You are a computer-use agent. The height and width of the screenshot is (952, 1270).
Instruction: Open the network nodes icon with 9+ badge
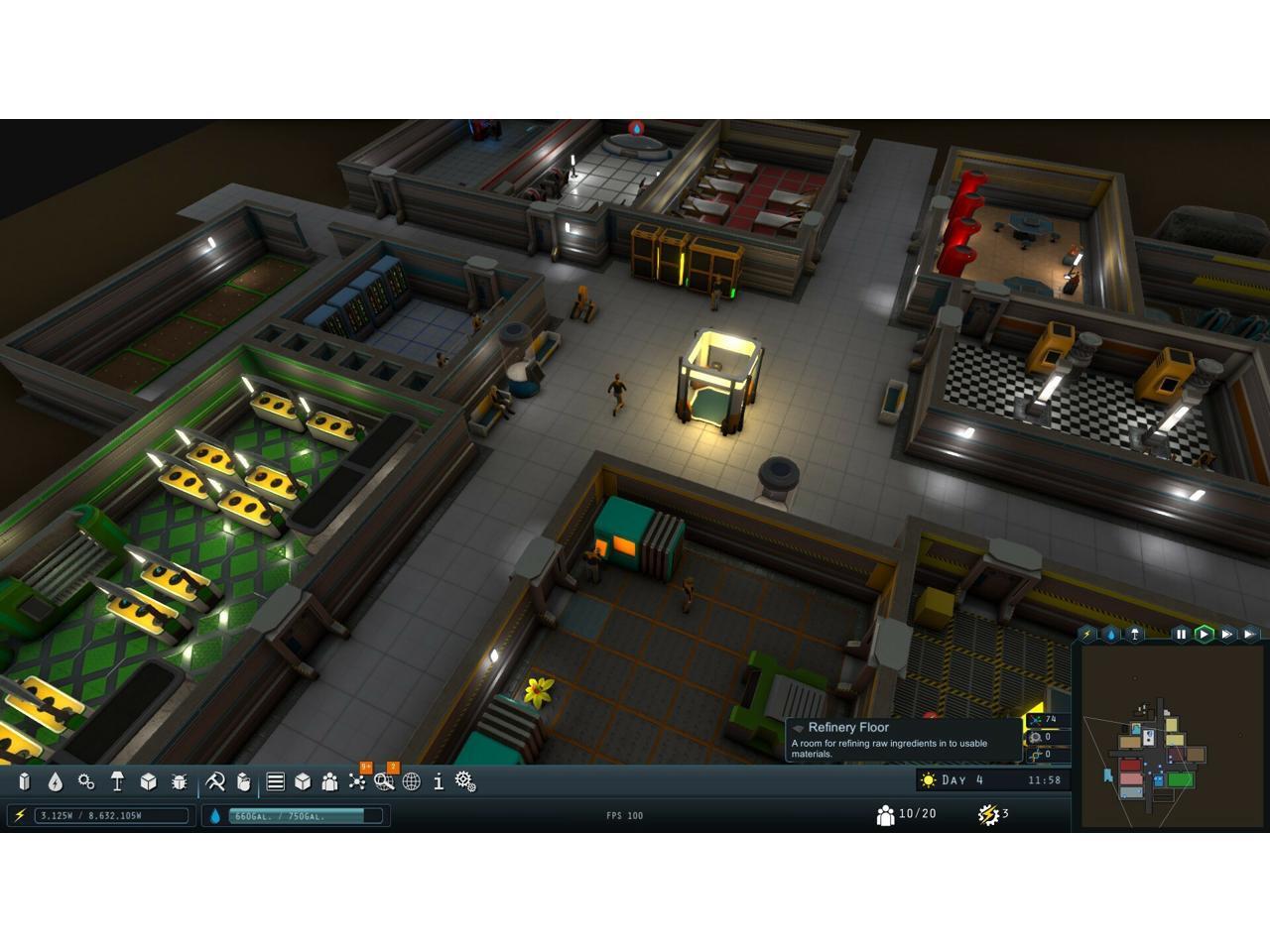click(357, 782)
